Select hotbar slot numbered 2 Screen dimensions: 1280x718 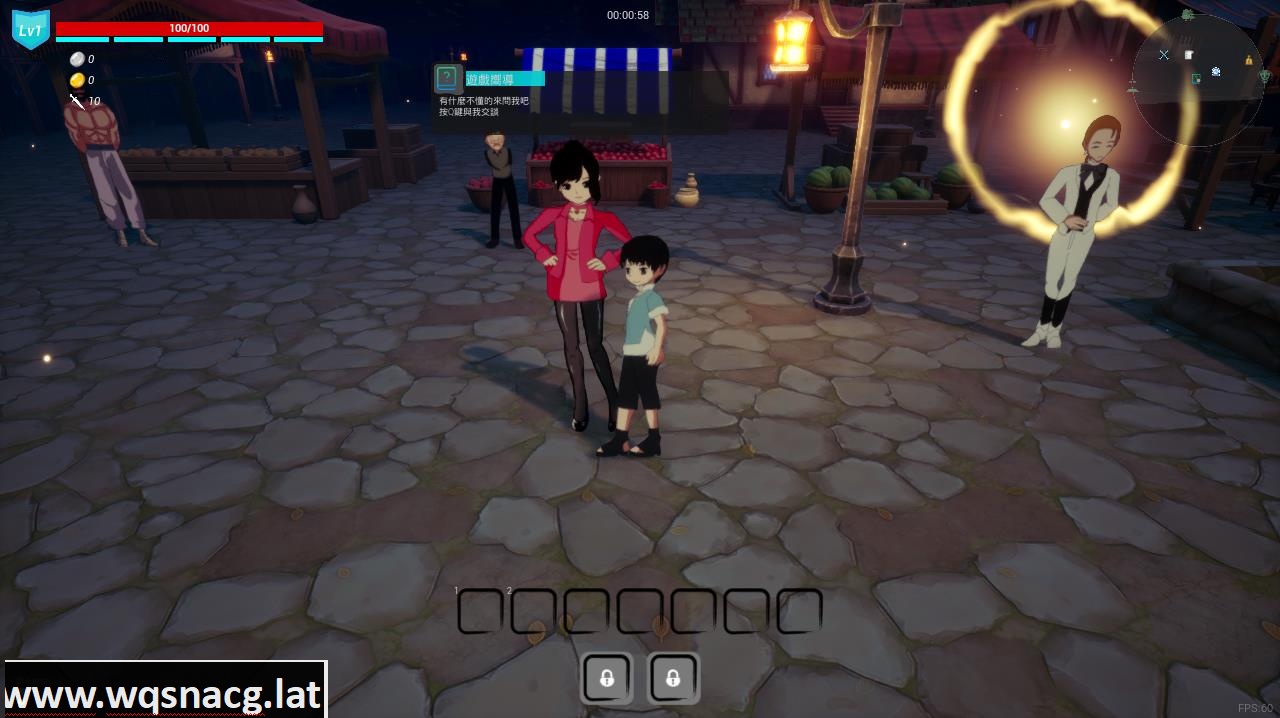[x=533, y=611]
